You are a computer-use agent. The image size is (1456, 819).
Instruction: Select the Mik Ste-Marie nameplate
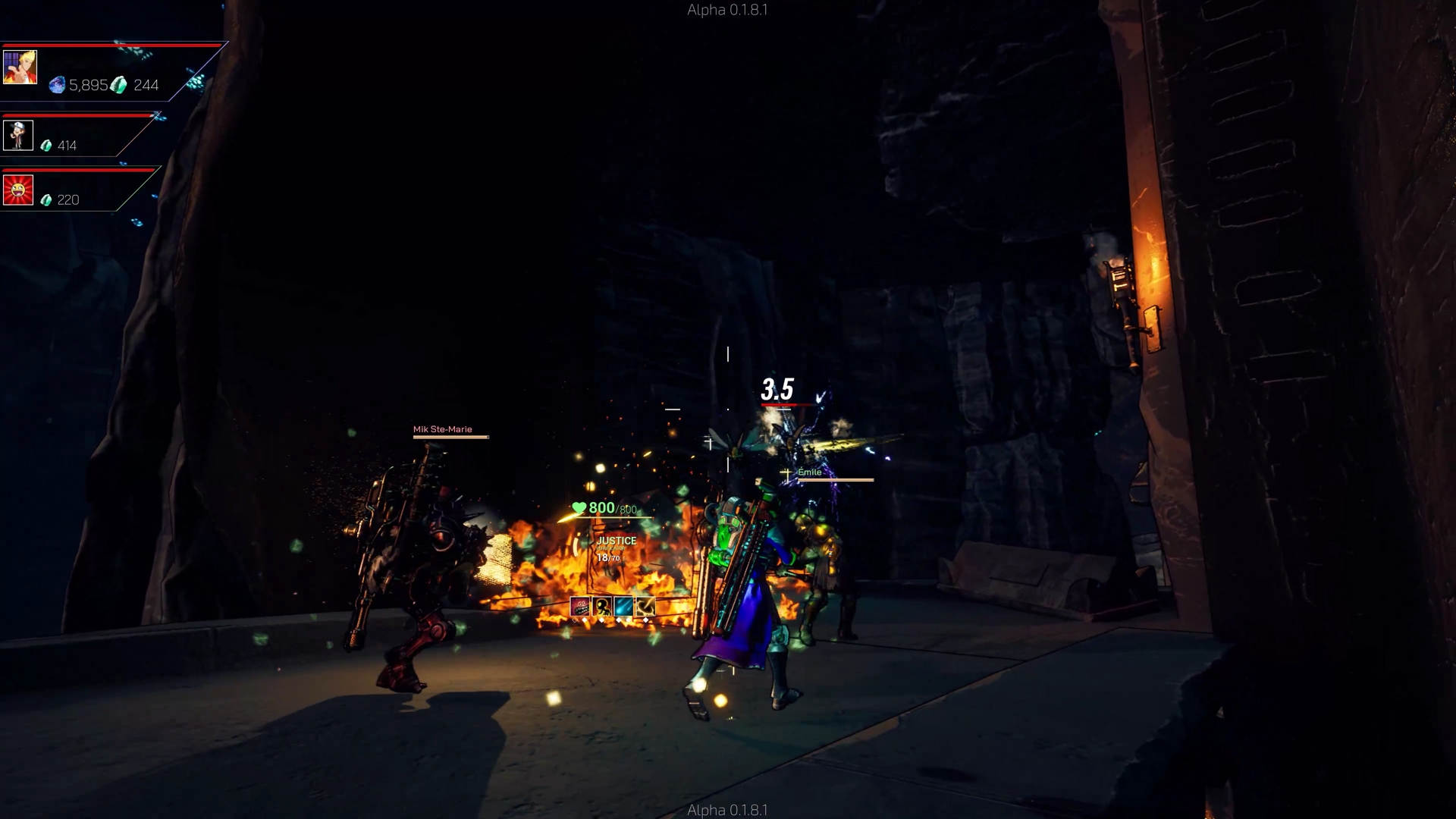coord(441,429)
